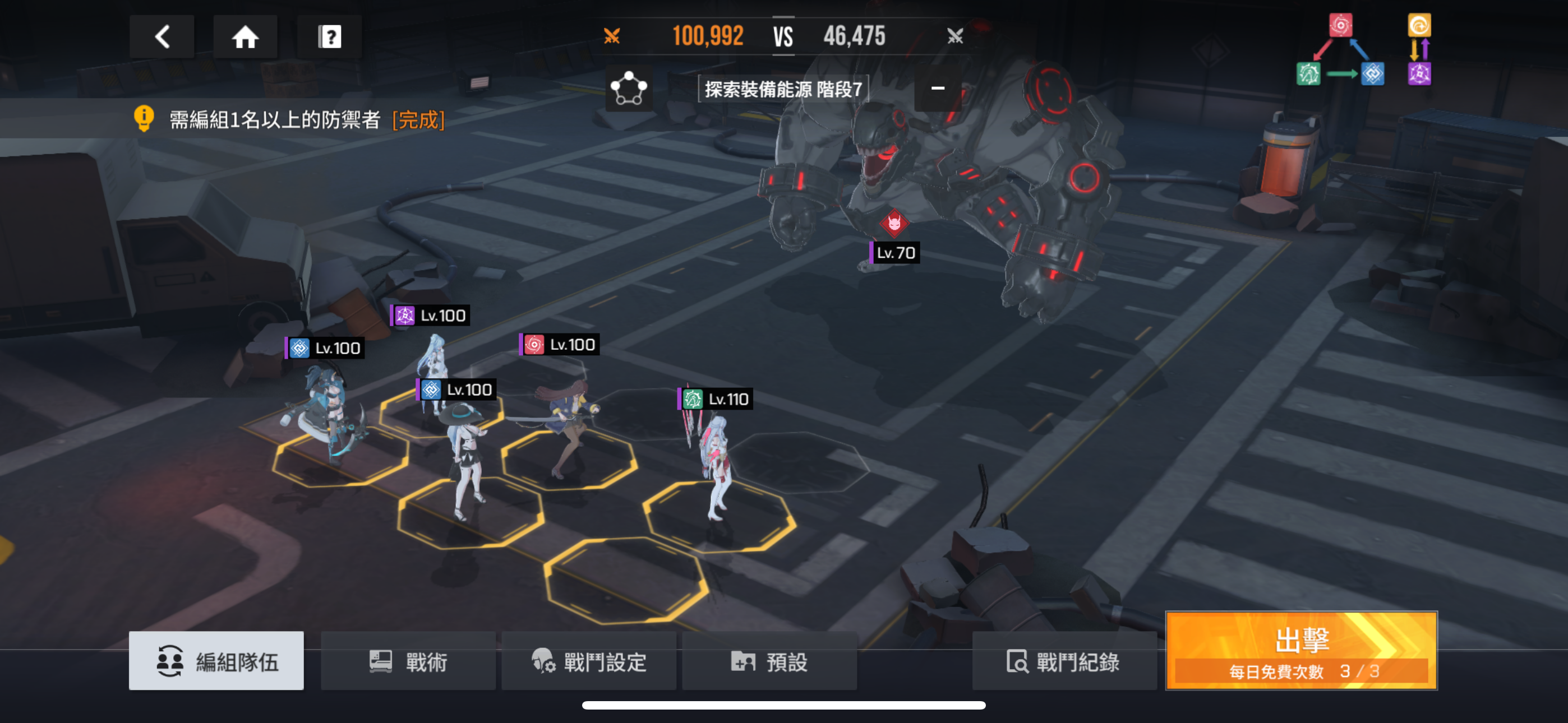Screen dimensions: 1568x723
Task: Open the 預設 preset teams
Action: (x=769, y=660)
